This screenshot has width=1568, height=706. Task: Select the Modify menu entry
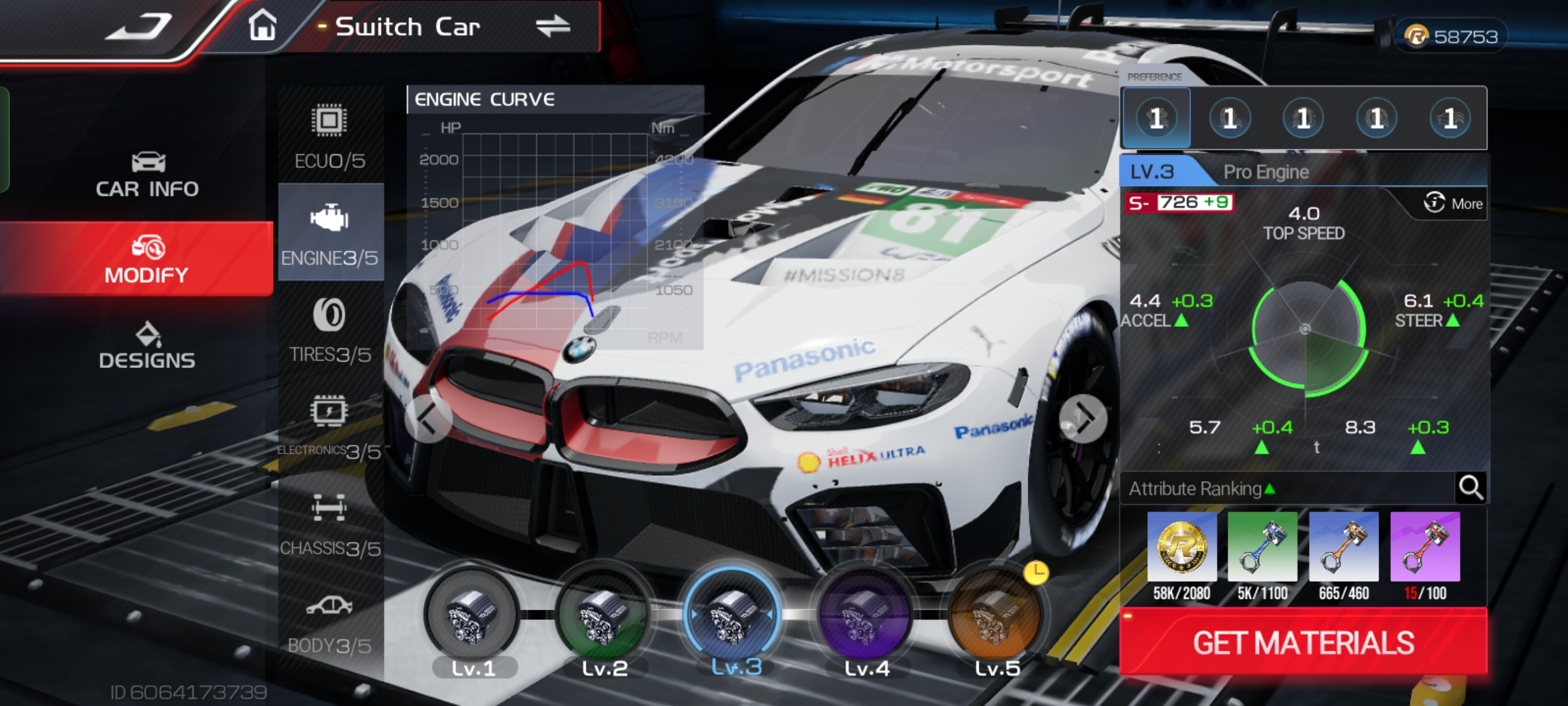(147, 260)
